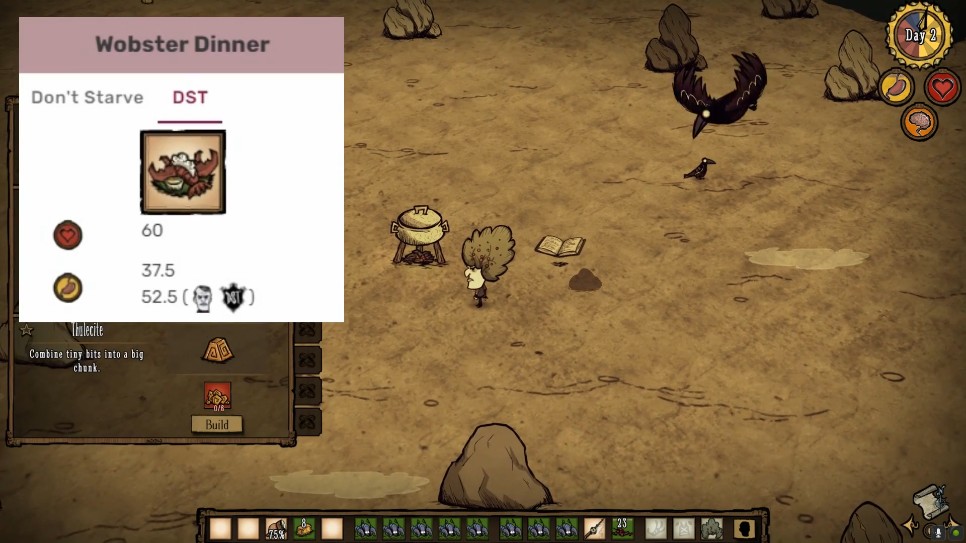
Task: Switch to the Don't Starve tab
Action: pos(87,98)
